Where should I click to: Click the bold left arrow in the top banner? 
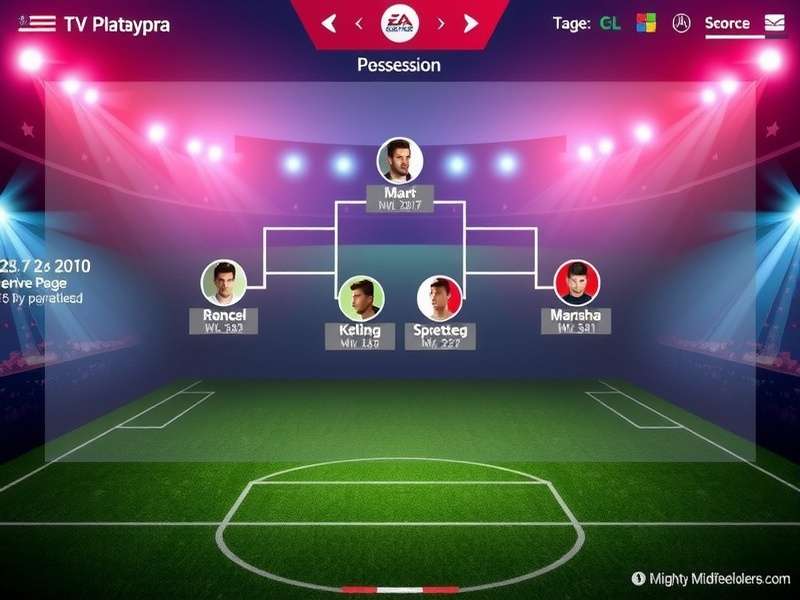(x=329, y=23)
